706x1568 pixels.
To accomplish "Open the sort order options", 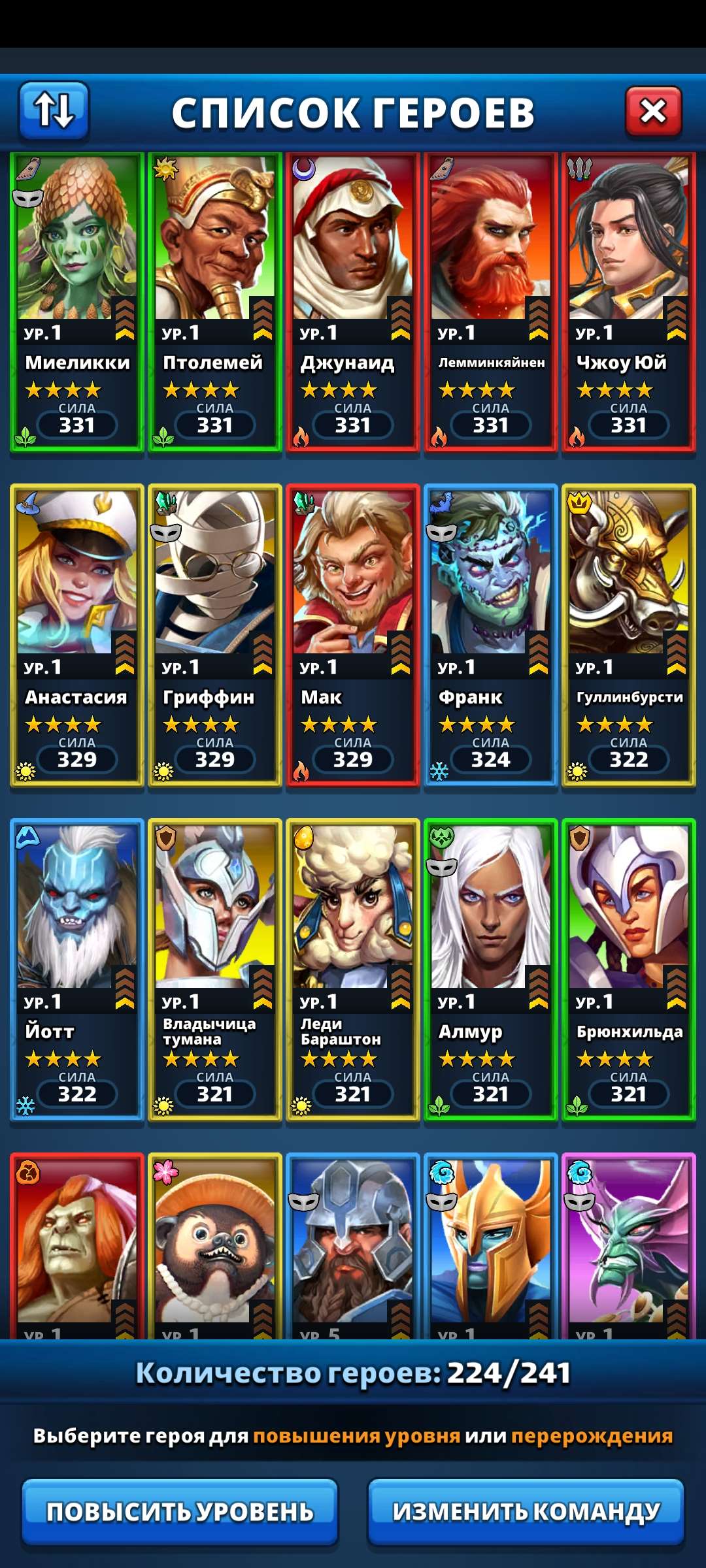I will pos(54,111).
